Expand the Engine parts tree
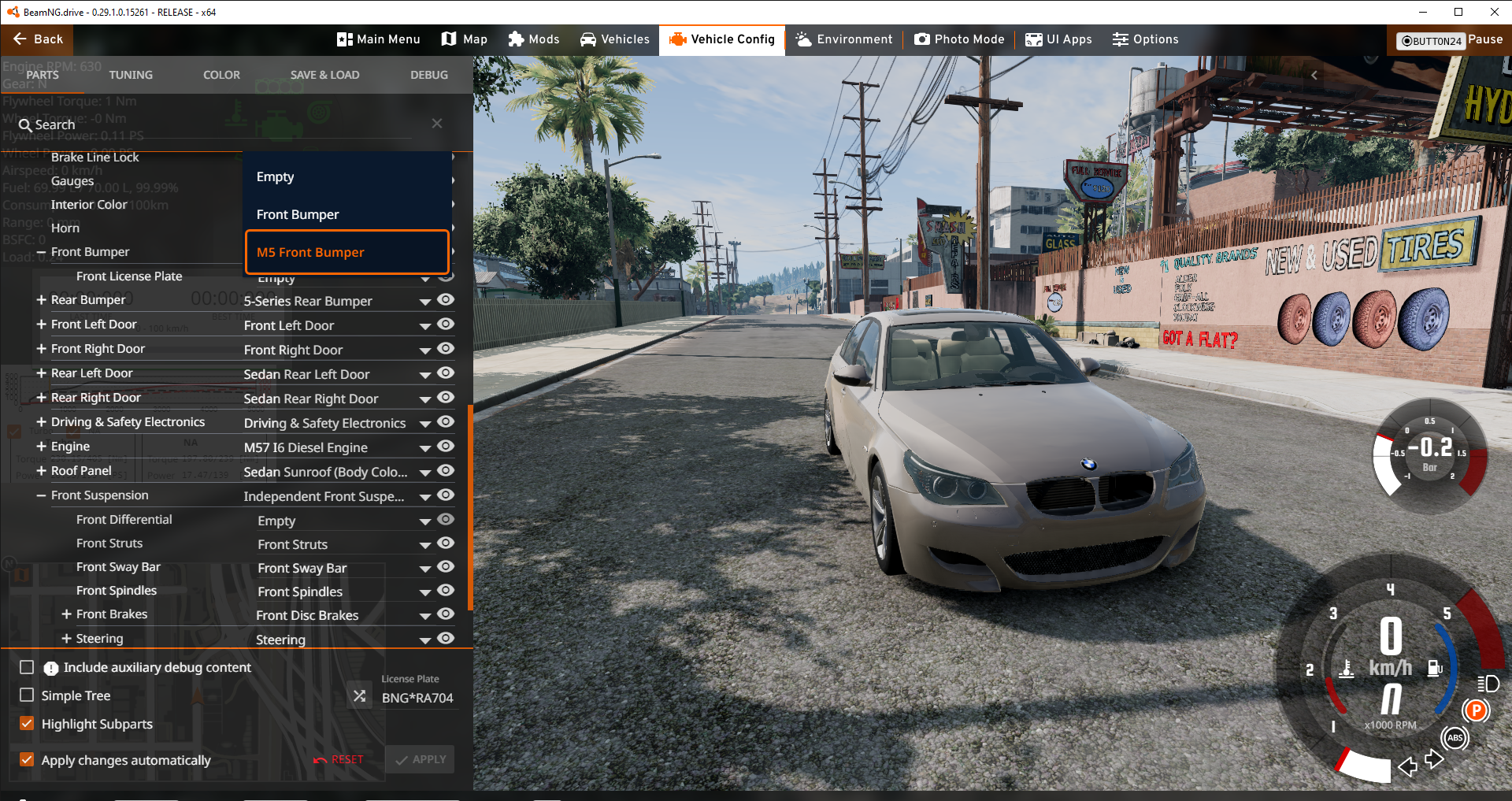 pos(42,447)
